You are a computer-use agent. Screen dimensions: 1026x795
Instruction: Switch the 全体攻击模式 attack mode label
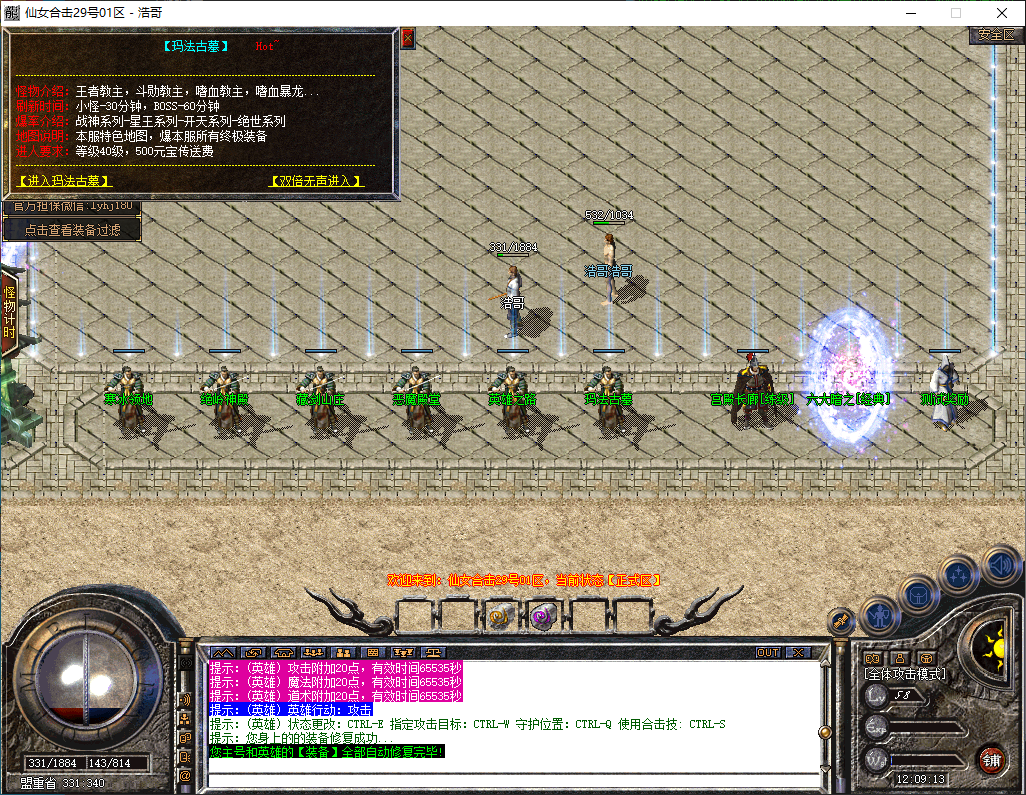click(x=904, y=674)
